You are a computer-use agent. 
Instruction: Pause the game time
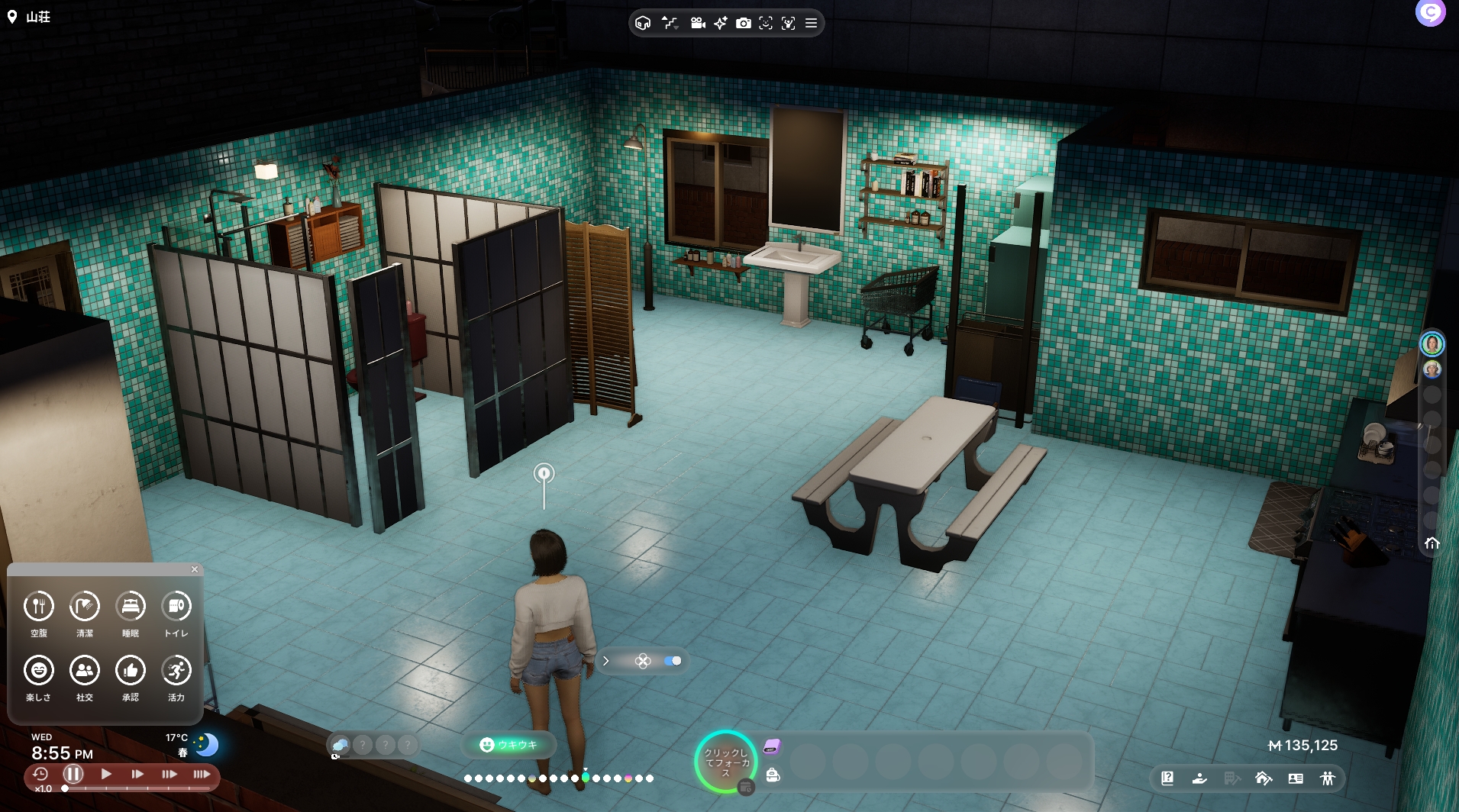73,774
